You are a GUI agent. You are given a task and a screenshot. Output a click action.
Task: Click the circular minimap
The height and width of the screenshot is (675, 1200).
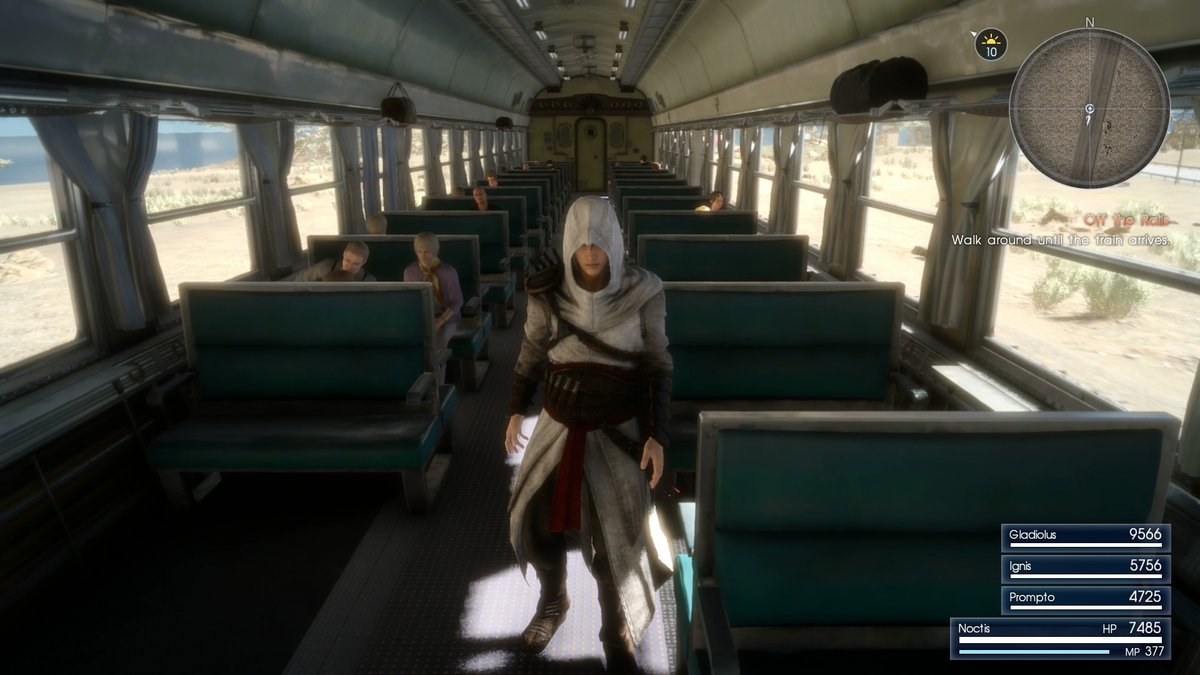coord(1088,107)
